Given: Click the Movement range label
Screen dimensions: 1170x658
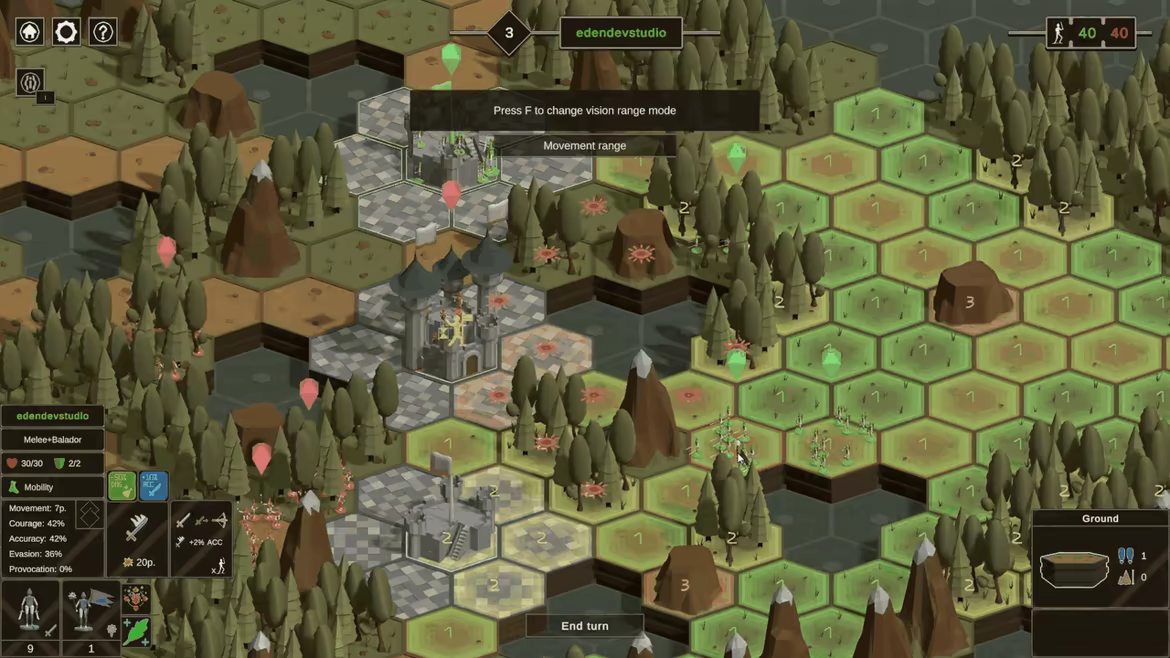Looking at the screenshot, I should [585, 146].
